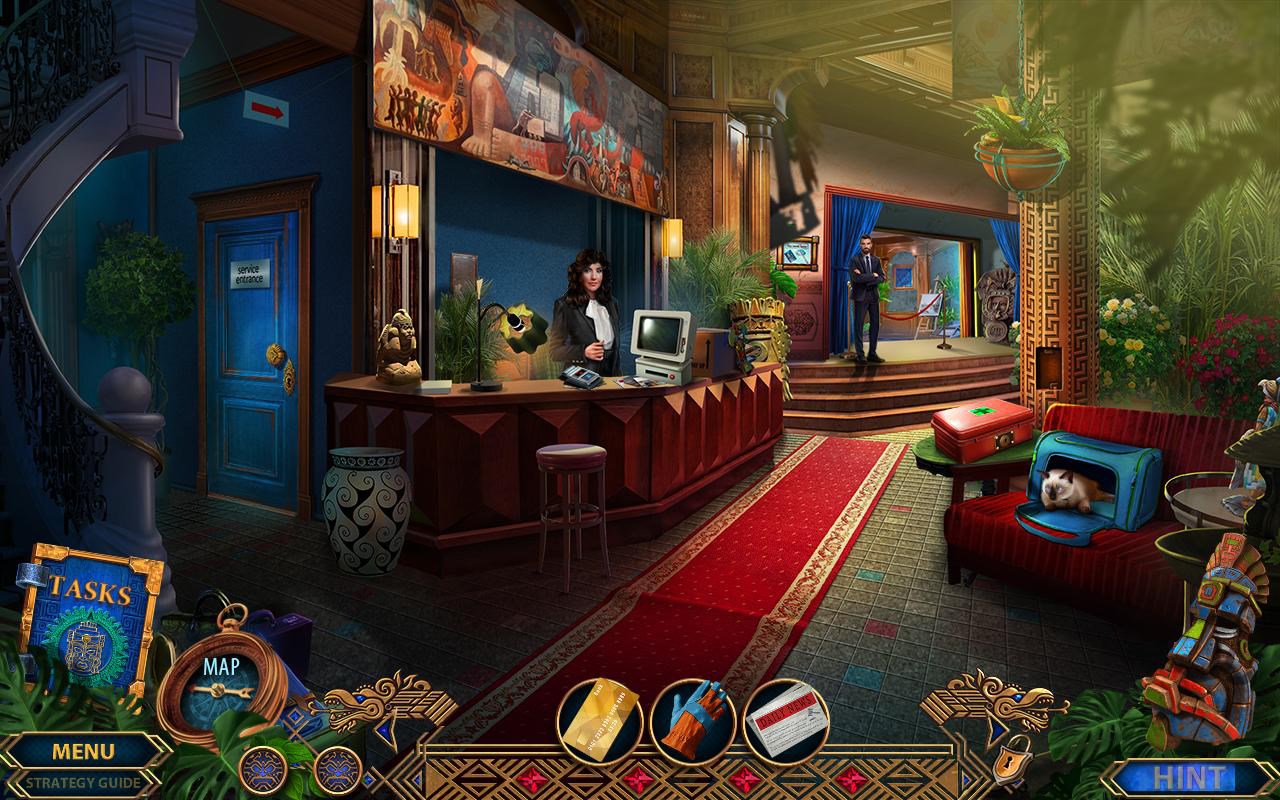
Task: Open the blue service entrance door
Action: tap(250, 330)
